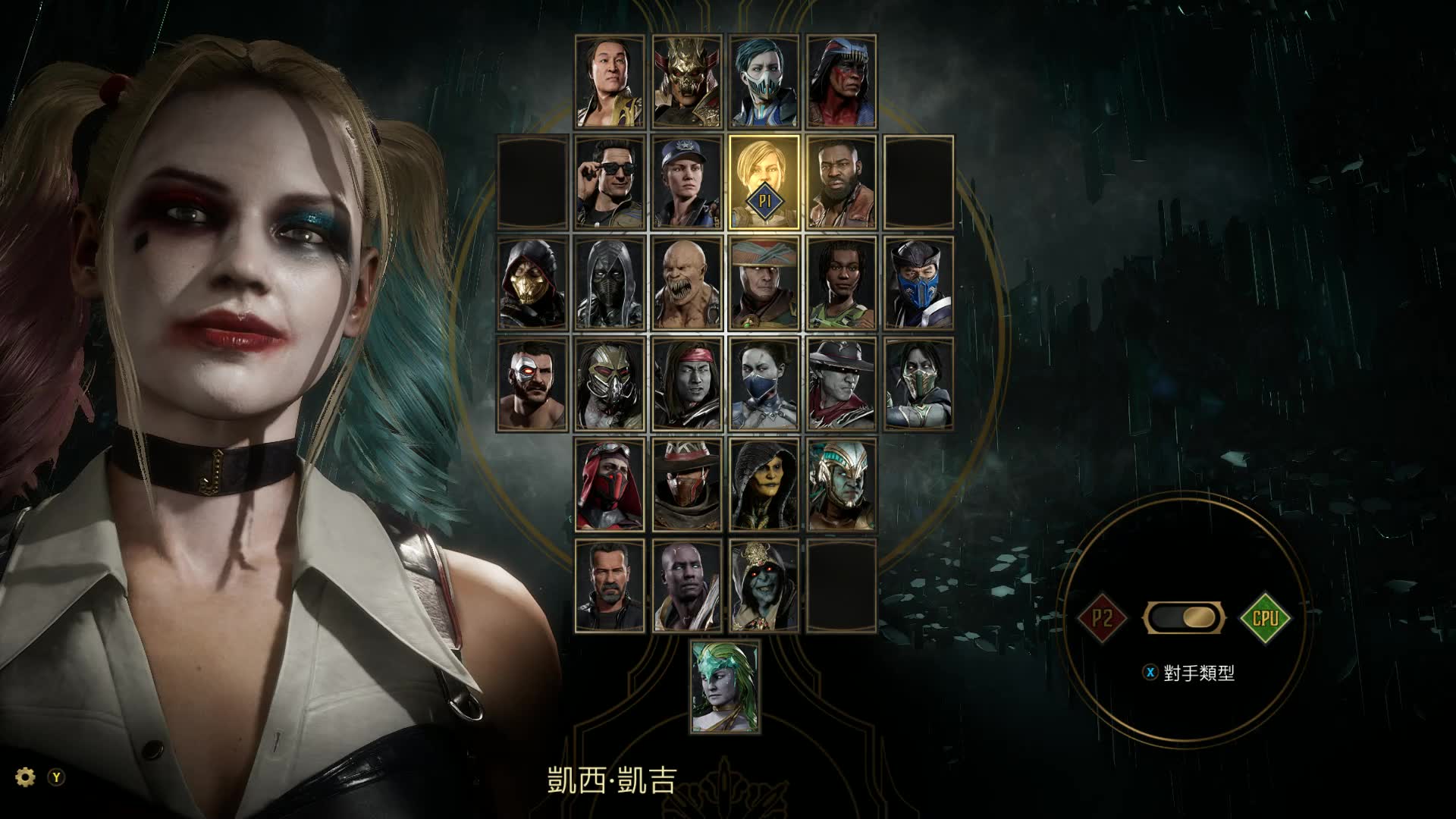
Task: Choose Jax Briggs portrait
Action: [x=842, y=183]
